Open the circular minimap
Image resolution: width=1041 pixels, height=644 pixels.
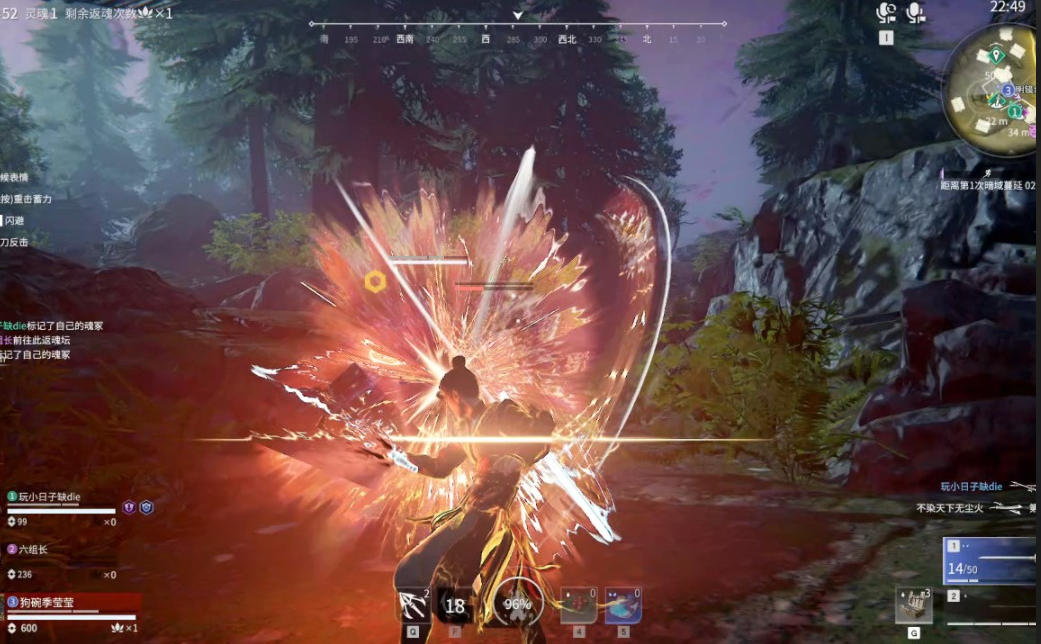(x=992, y=88)
